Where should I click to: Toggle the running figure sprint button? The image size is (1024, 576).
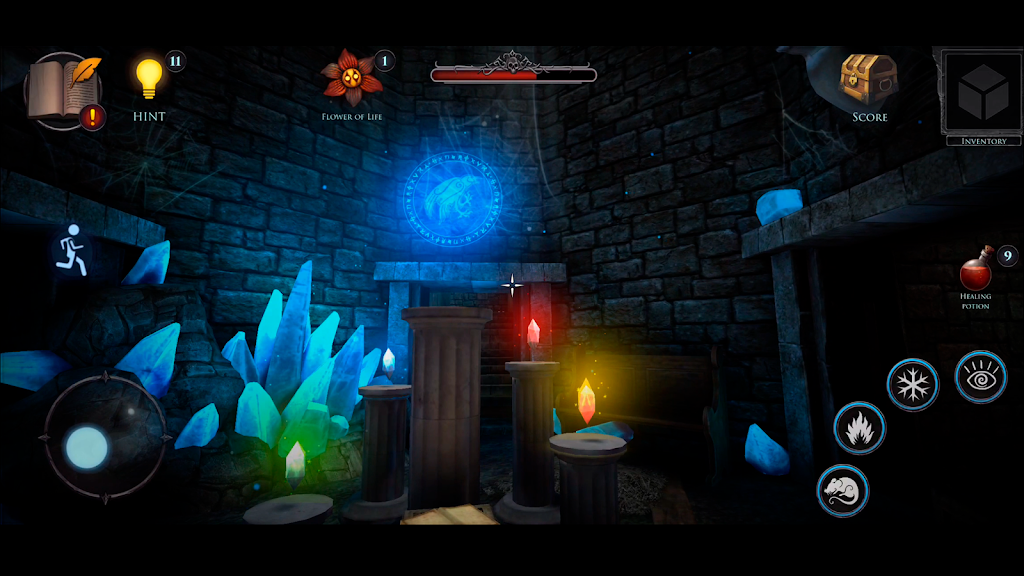click(71, 245)
